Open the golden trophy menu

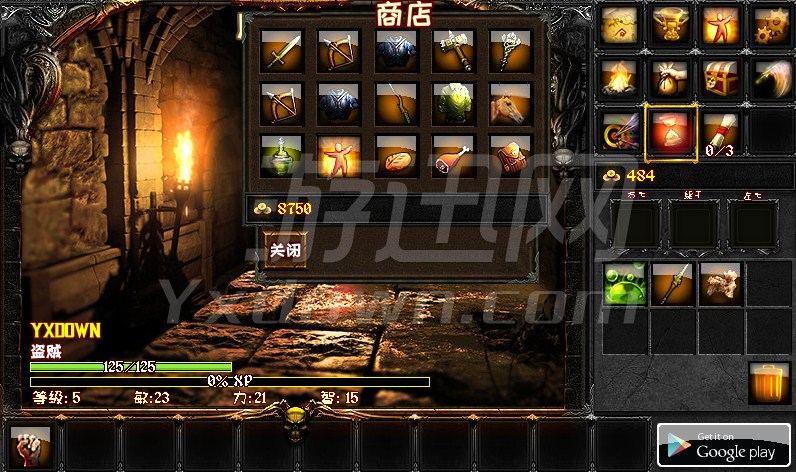(669, 24)
